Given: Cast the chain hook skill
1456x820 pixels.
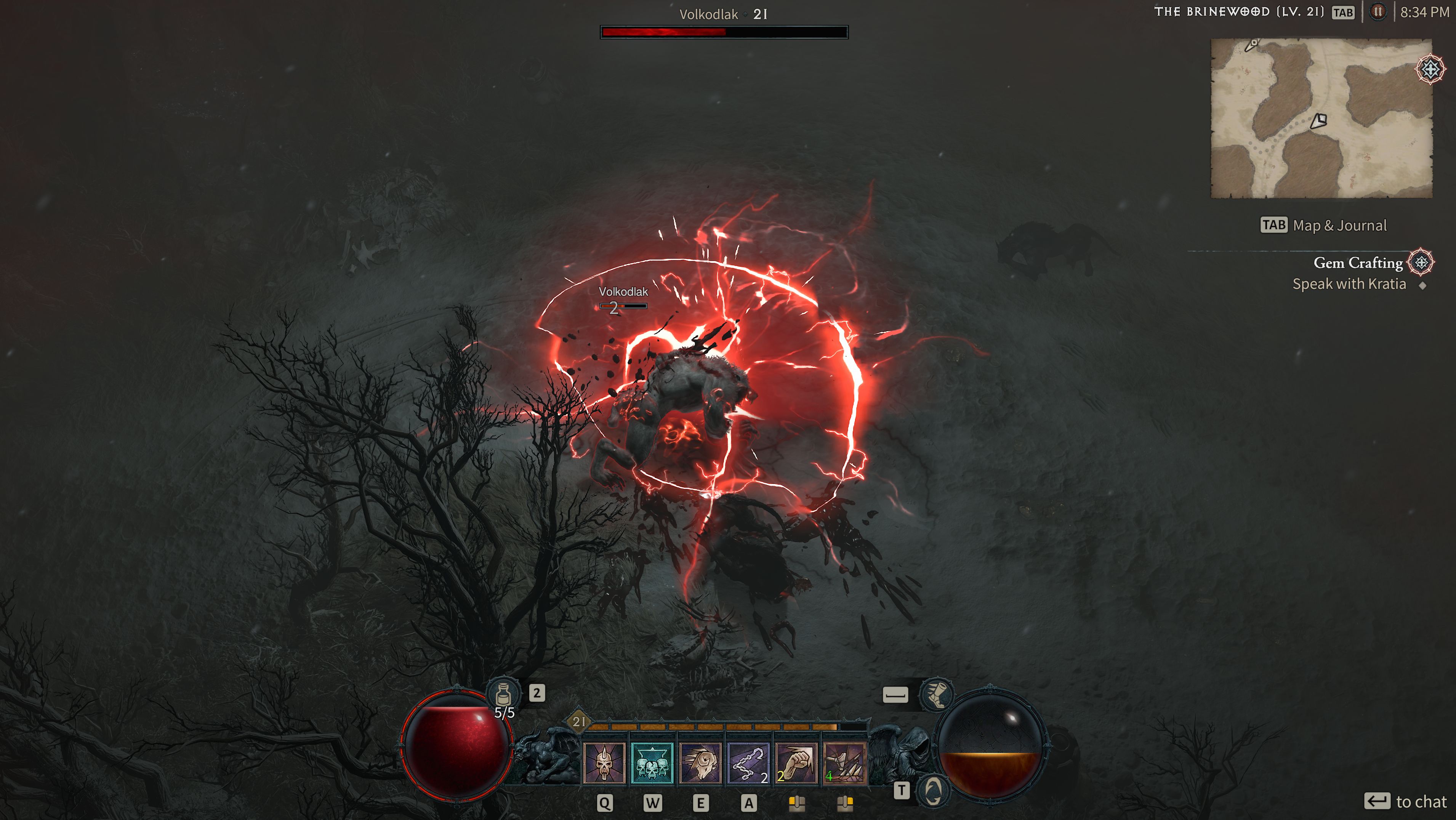Looking at the screenshot, I should [748, 764].
